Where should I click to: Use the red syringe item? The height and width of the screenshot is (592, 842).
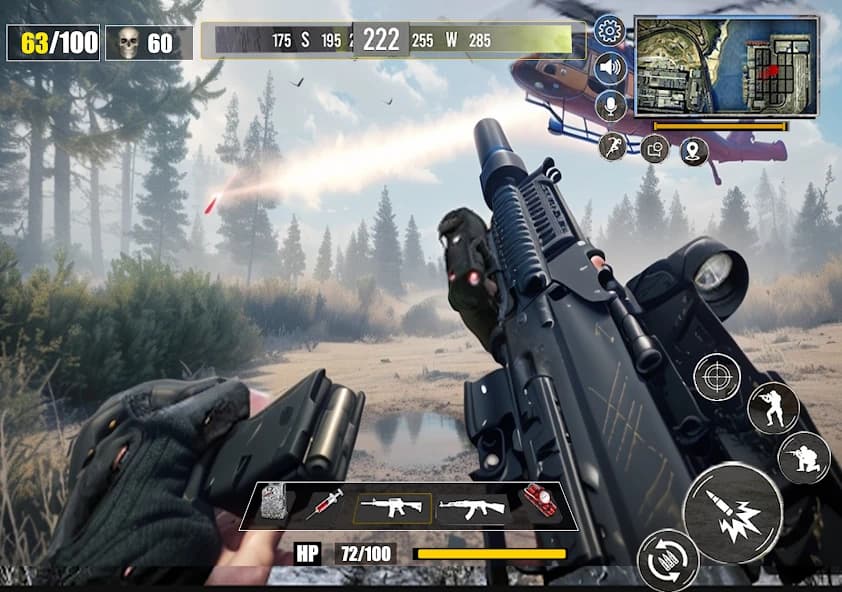point(324,504)
